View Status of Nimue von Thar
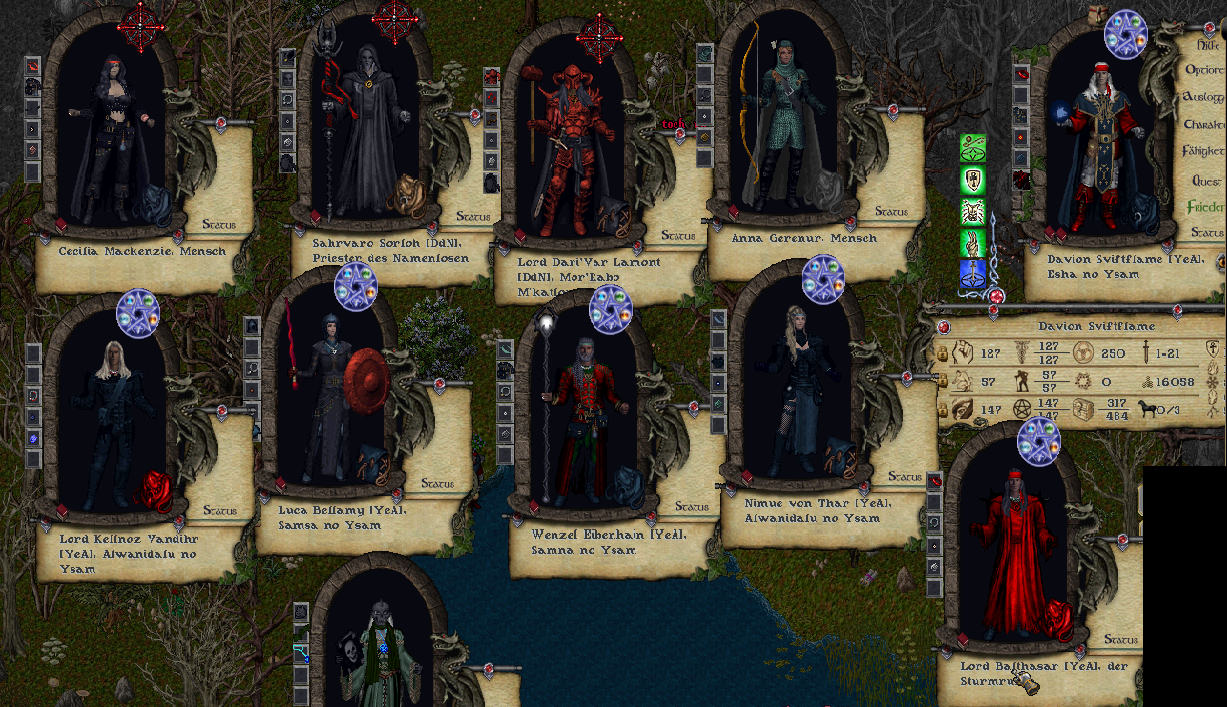The height and width of the screenshot is (707, 1227). pos(904,477)
